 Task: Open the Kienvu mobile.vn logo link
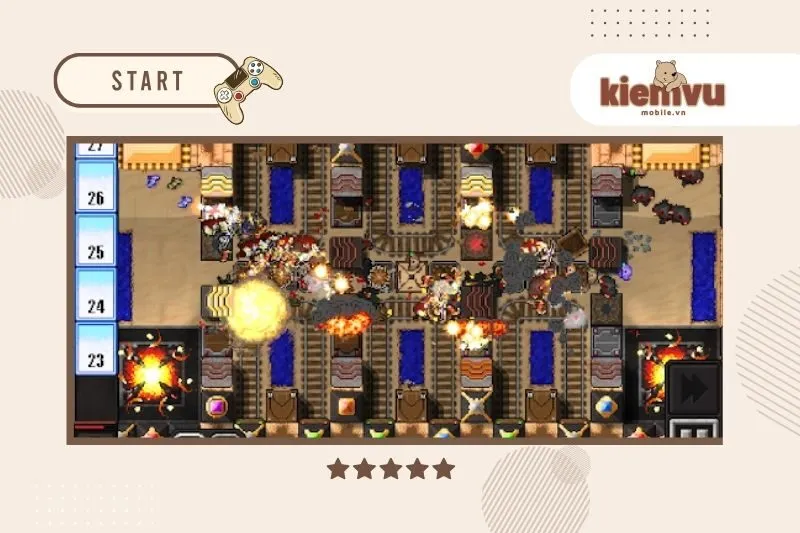click(661, 90)
